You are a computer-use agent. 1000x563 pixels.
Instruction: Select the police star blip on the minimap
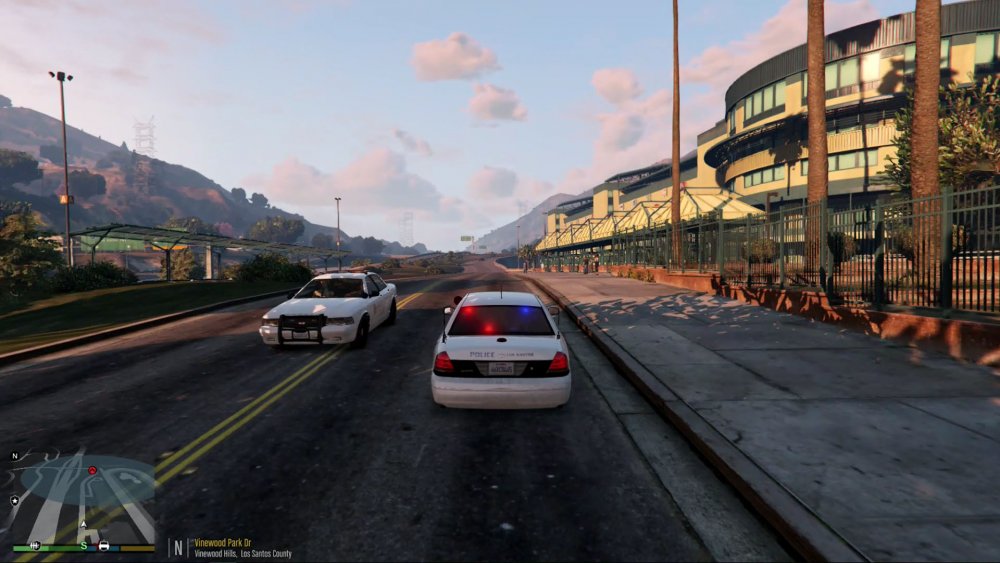tap(15, 499)
